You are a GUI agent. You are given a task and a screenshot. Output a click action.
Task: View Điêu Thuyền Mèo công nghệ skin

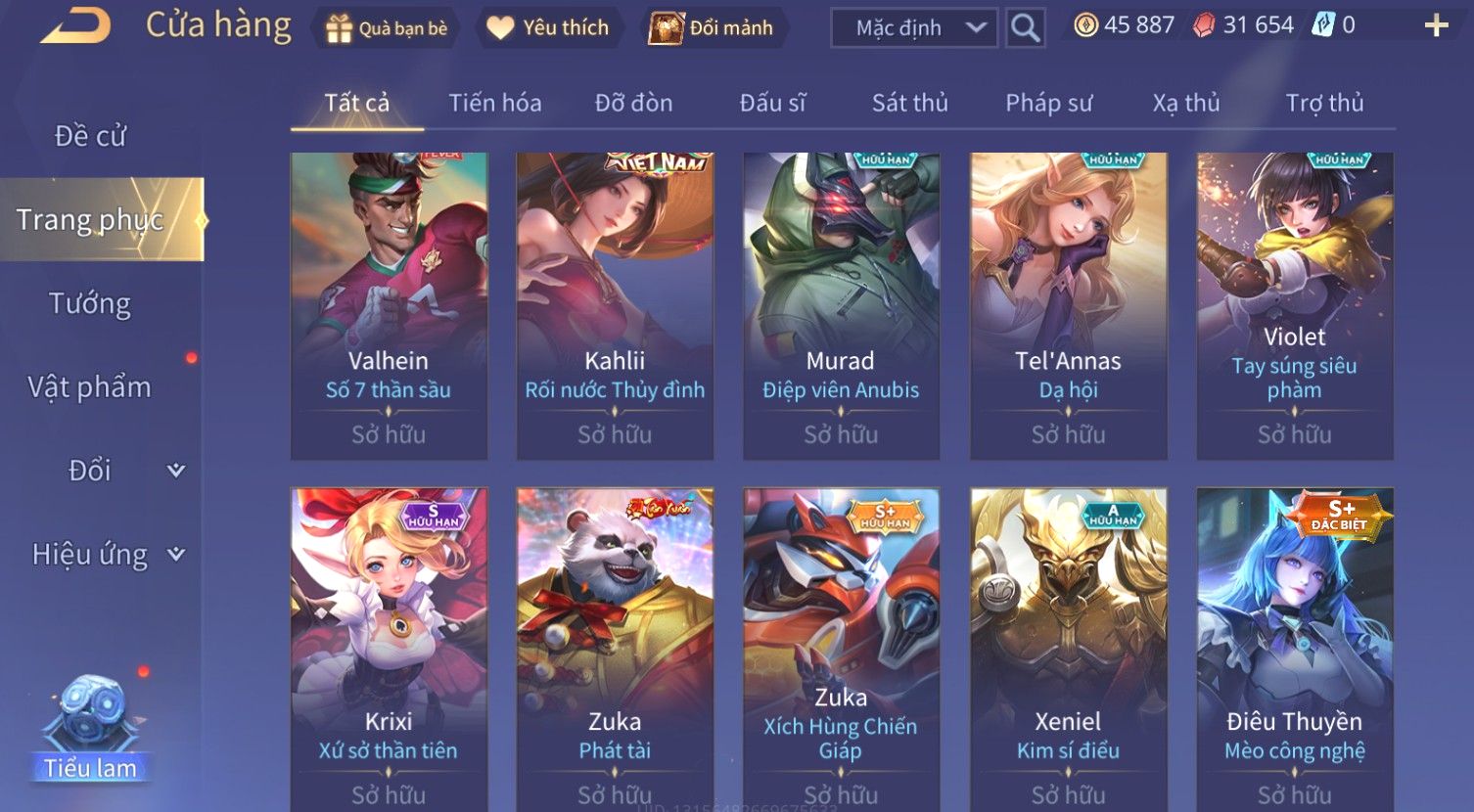coord(1294,646)
